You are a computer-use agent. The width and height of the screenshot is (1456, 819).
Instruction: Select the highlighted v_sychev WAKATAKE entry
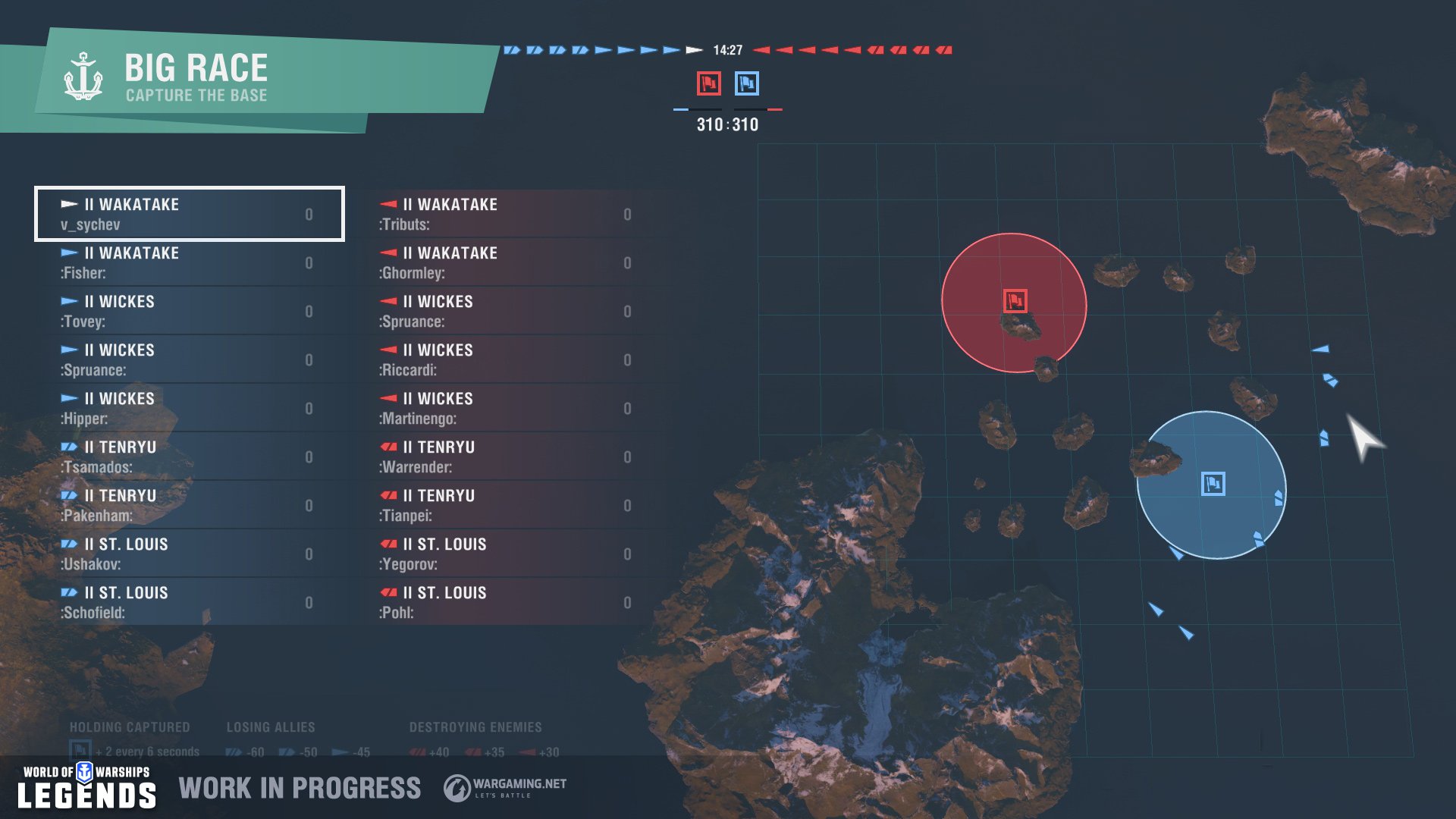point(188,215)
